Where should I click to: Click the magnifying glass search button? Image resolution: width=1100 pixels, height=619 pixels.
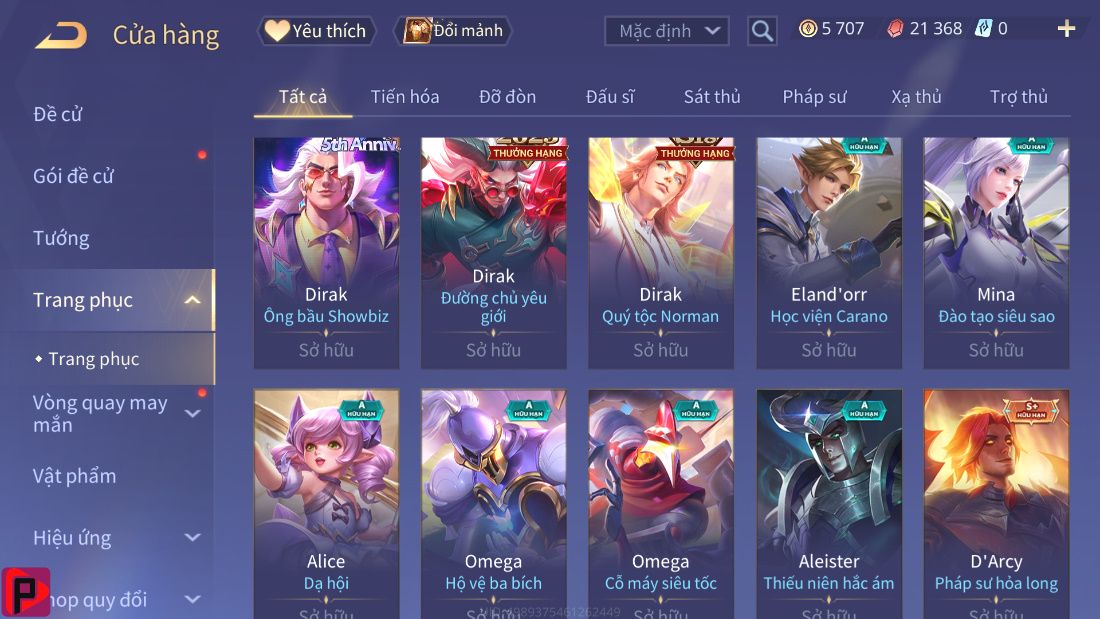[762, 31]
